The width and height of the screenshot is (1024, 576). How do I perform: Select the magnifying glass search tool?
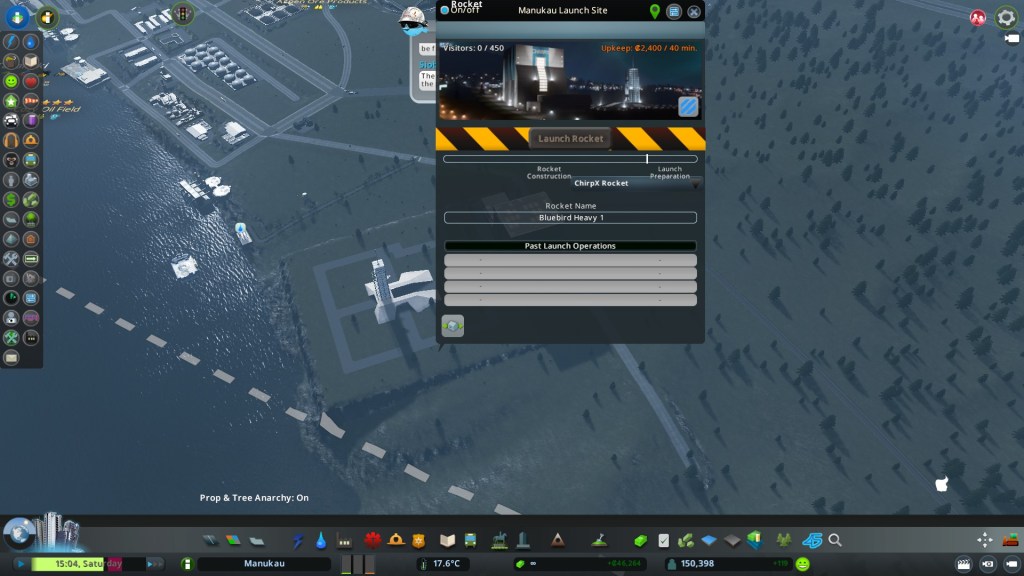click(x=835, y=541)
